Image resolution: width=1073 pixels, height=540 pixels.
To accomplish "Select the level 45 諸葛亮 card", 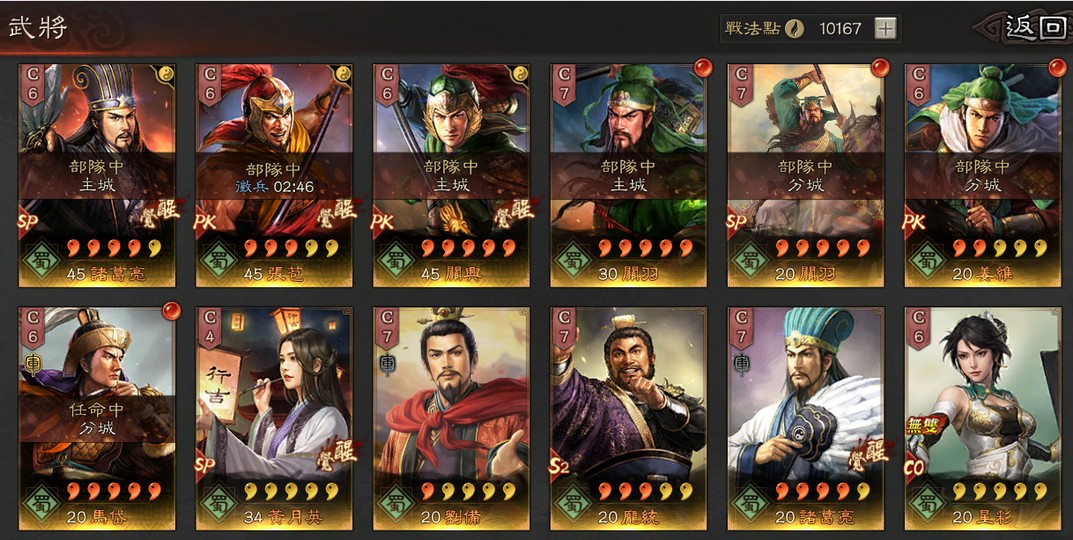I will pos(97,175).
